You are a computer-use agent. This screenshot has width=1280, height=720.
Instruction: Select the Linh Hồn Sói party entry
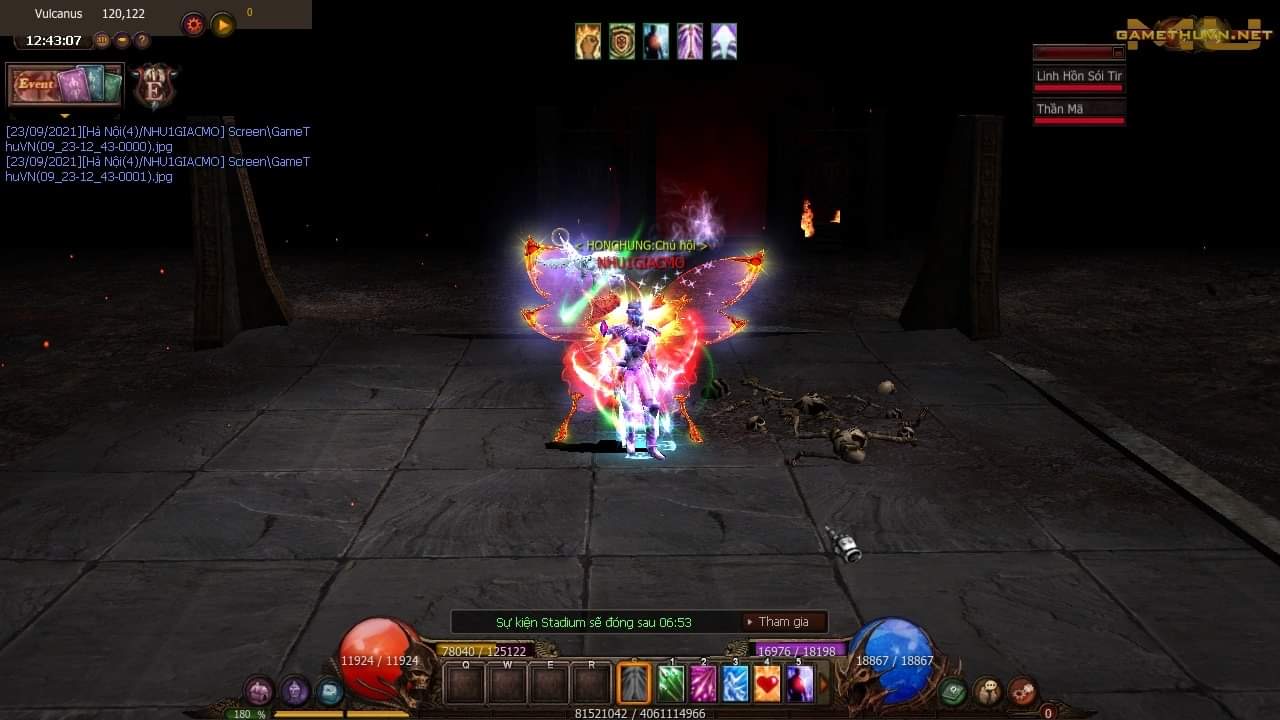[1078, 77]
